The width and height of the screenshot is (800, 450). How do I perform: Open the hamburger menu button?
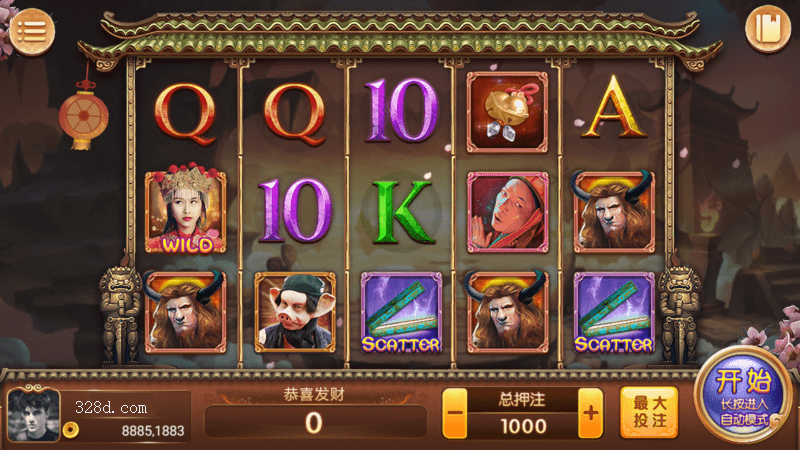(x=35, y=28)
